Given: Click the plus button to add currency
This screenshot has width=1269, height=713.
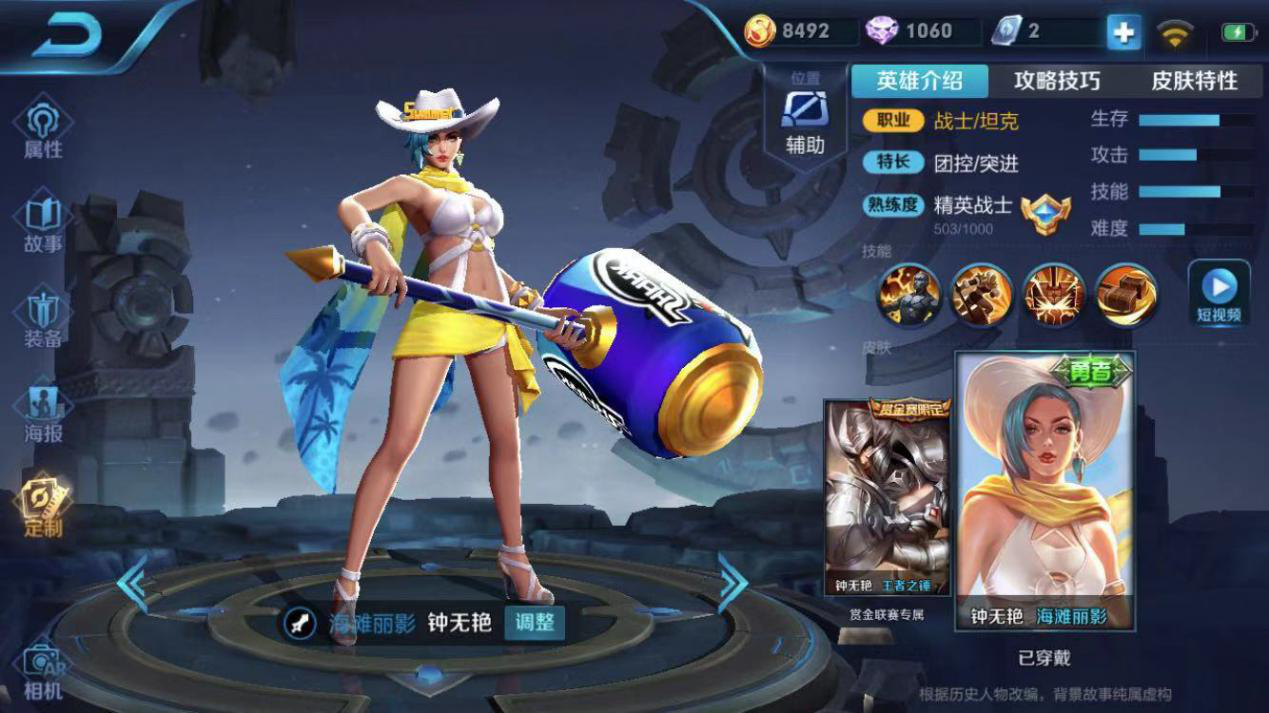Looking at the screenshot, I should 1123,32.
